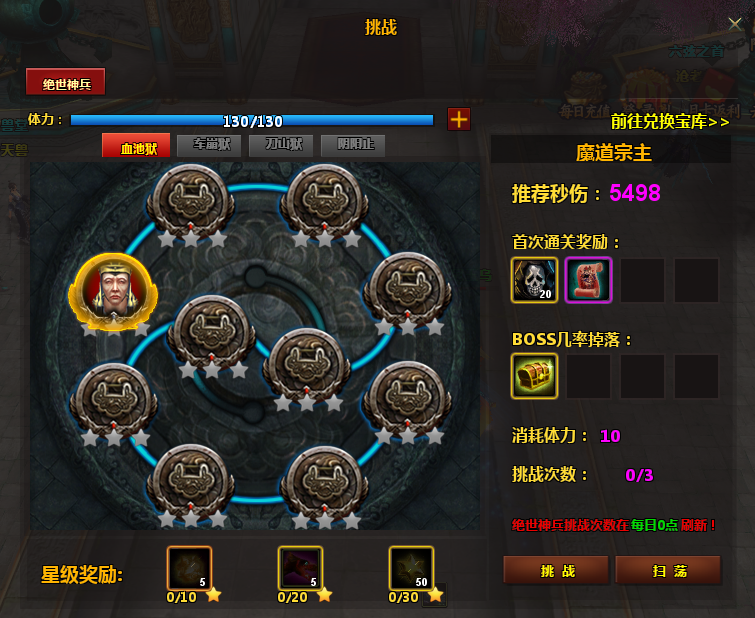Image resolution: width=755 pixels, height=618 pixels.
Task: Follow the 前往兑换宝库 link
Action: click(x=670, y=122)
